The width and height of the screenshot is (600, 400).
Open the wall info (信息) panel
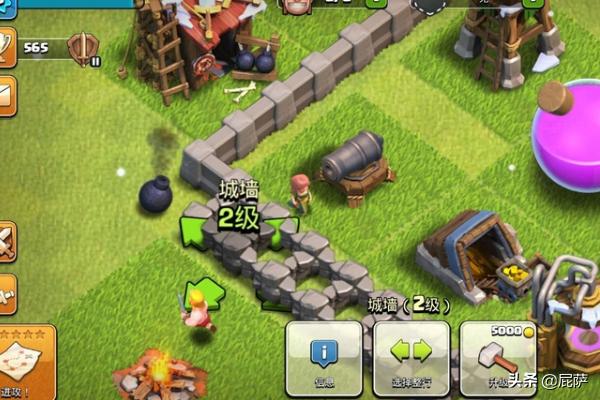pos(323,358)
